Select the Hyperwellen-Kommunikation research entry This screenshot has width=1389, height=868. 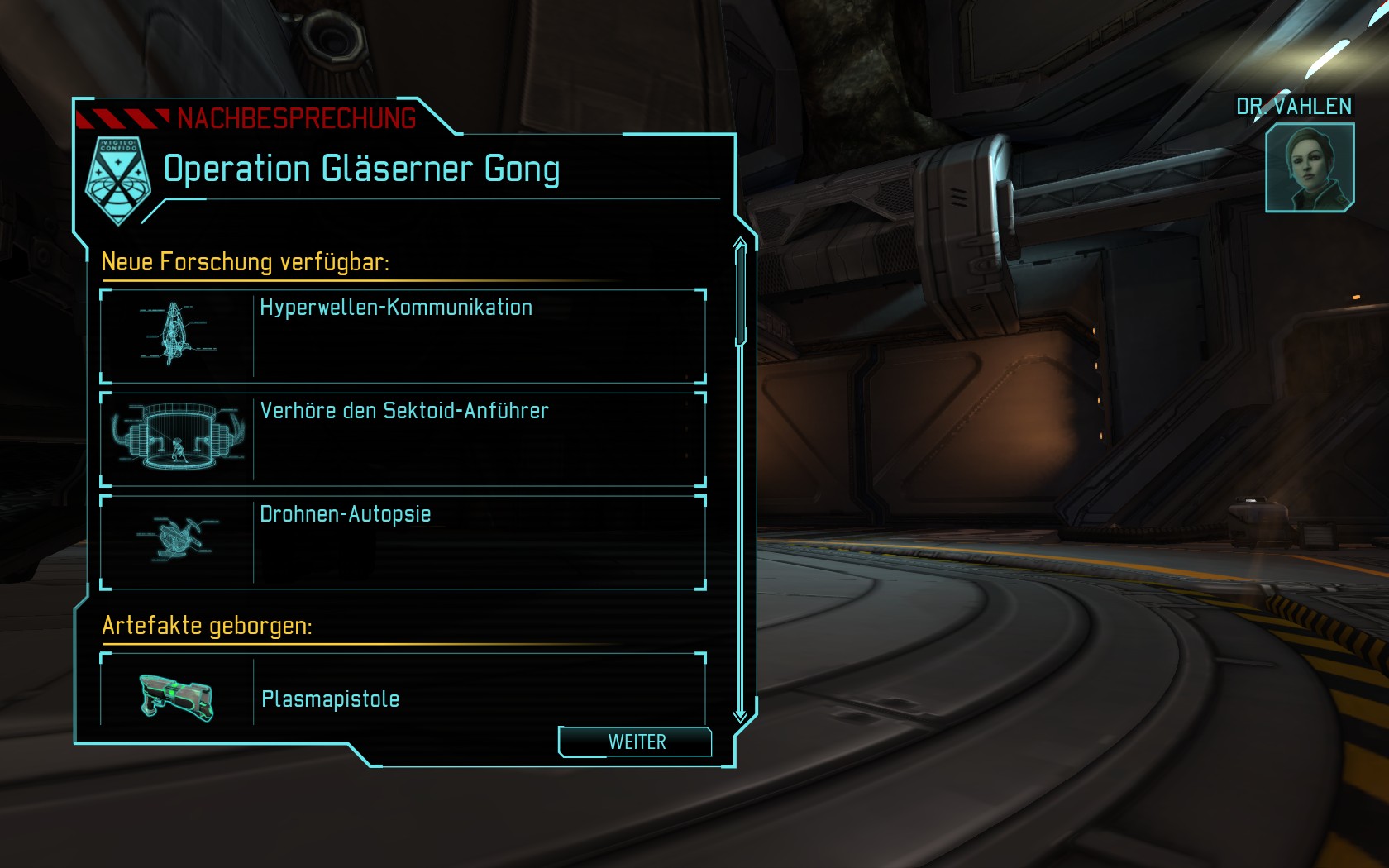pos(403,336)
